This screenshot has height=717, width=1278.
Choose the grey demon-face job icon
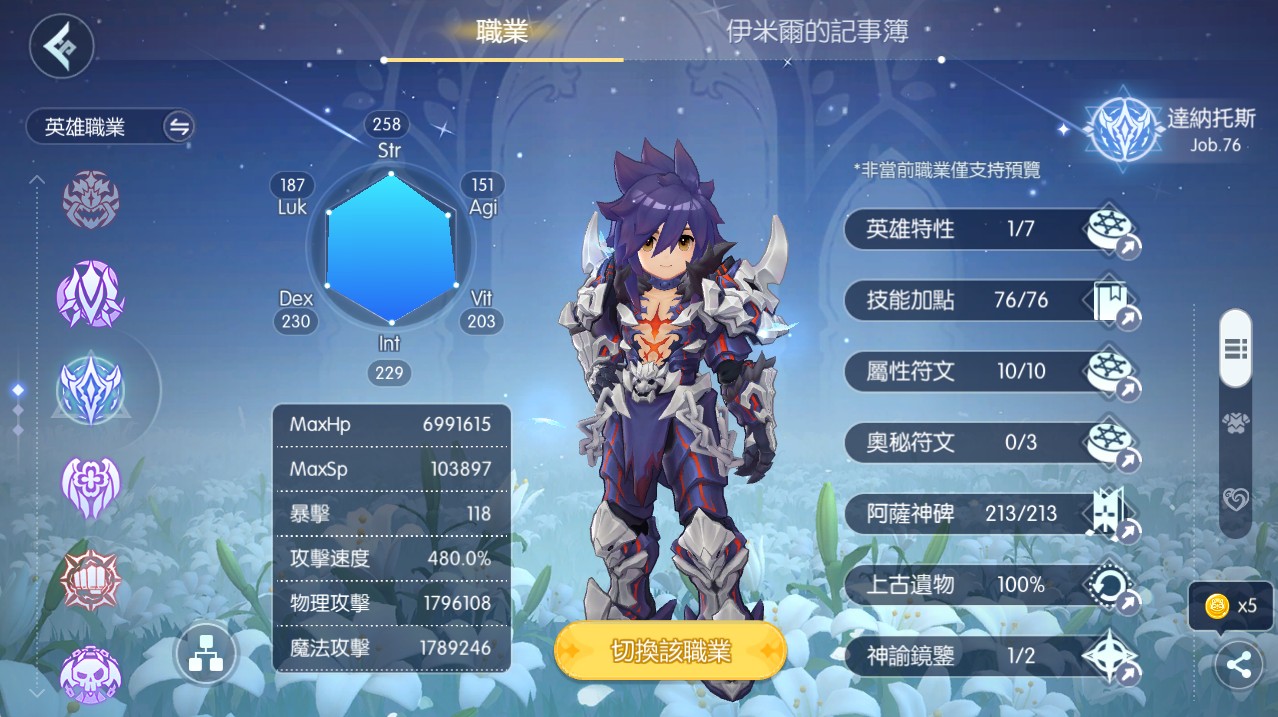[91, 200]
